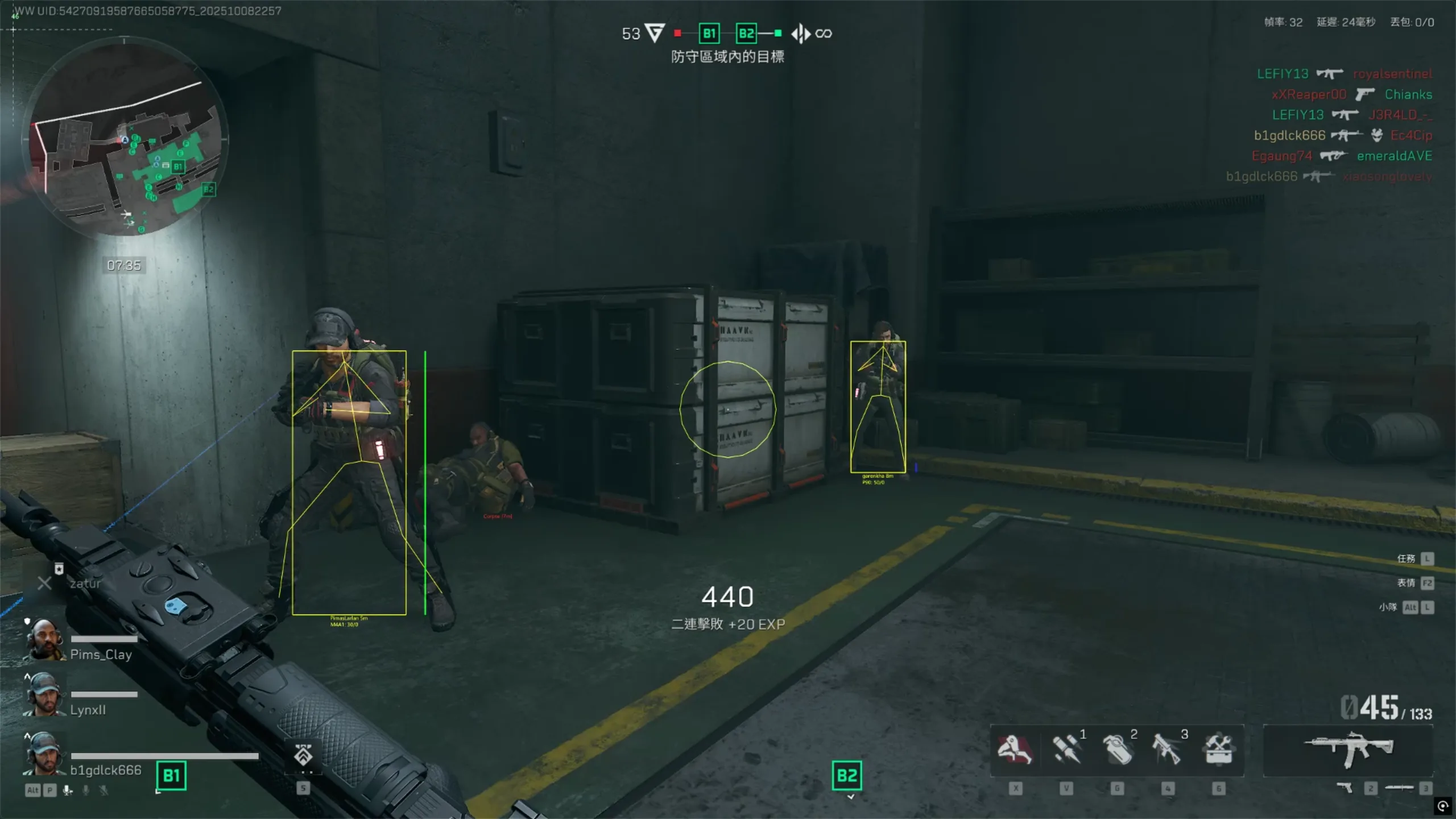
Task: Select the grenade launcher gadget slot
Action: (1167, 749)
